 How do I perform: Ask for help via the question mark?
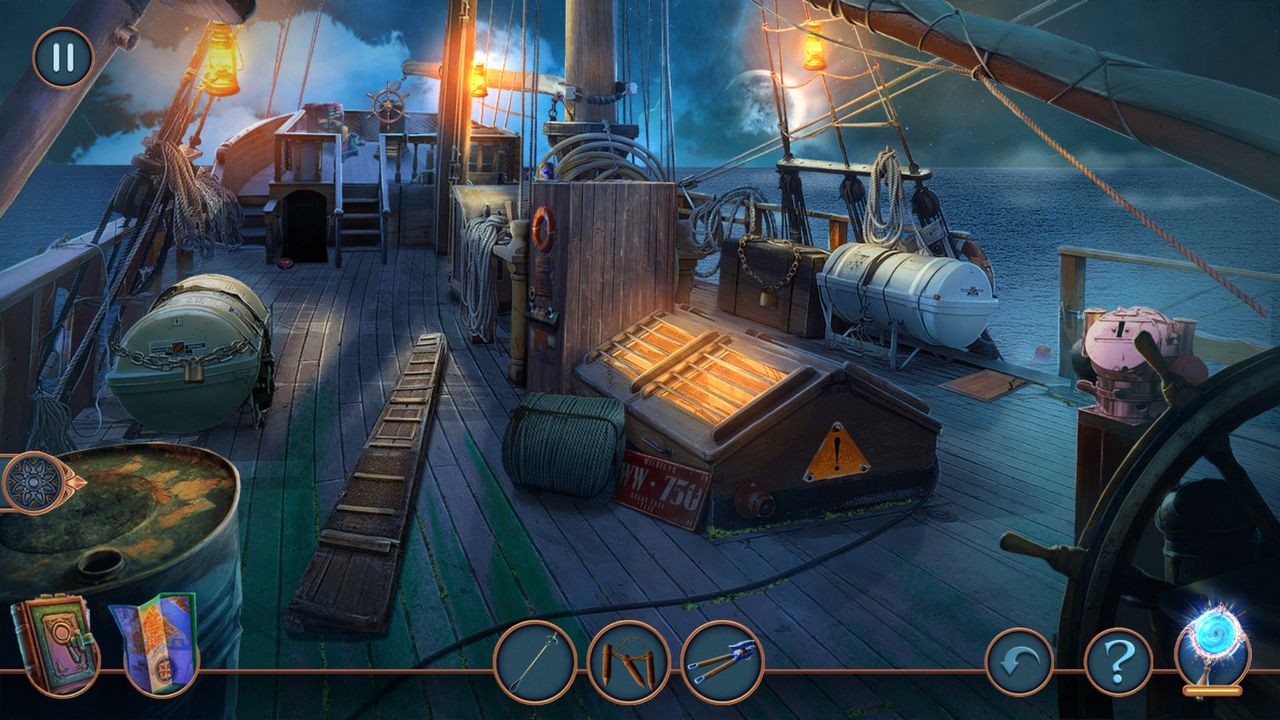tap(1118, 662)
